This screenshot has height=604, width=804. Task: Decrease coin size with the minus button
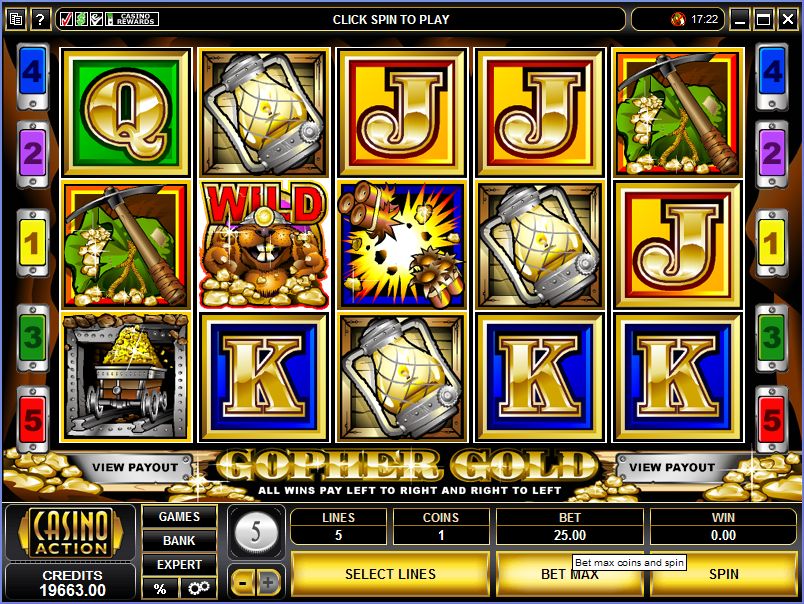[x=243, y=581]
